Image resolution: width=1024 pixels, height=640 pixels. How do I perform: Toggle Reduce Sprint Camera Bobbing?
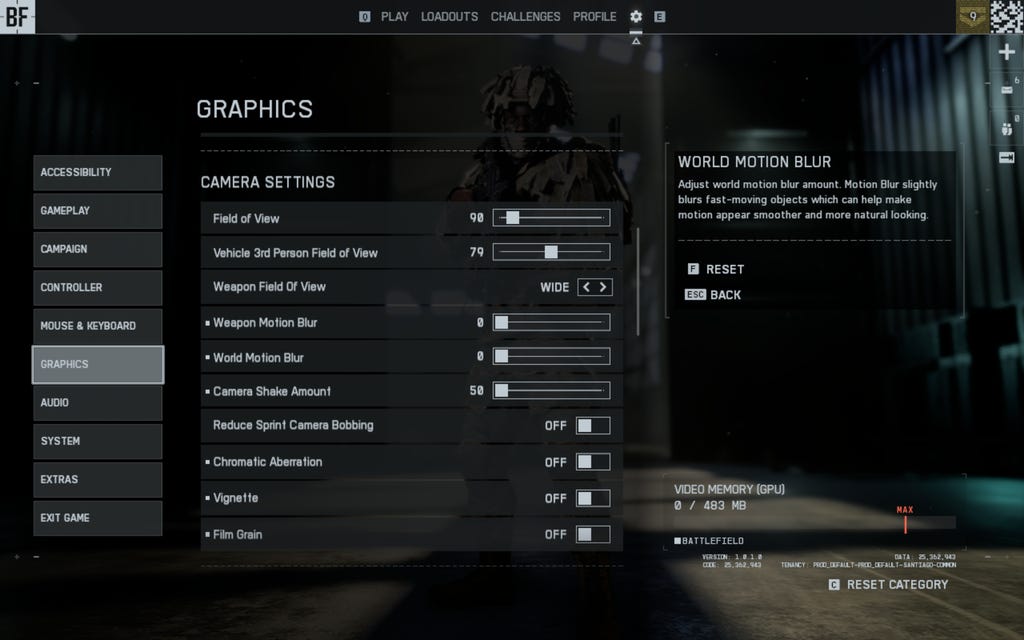point(593,426)
